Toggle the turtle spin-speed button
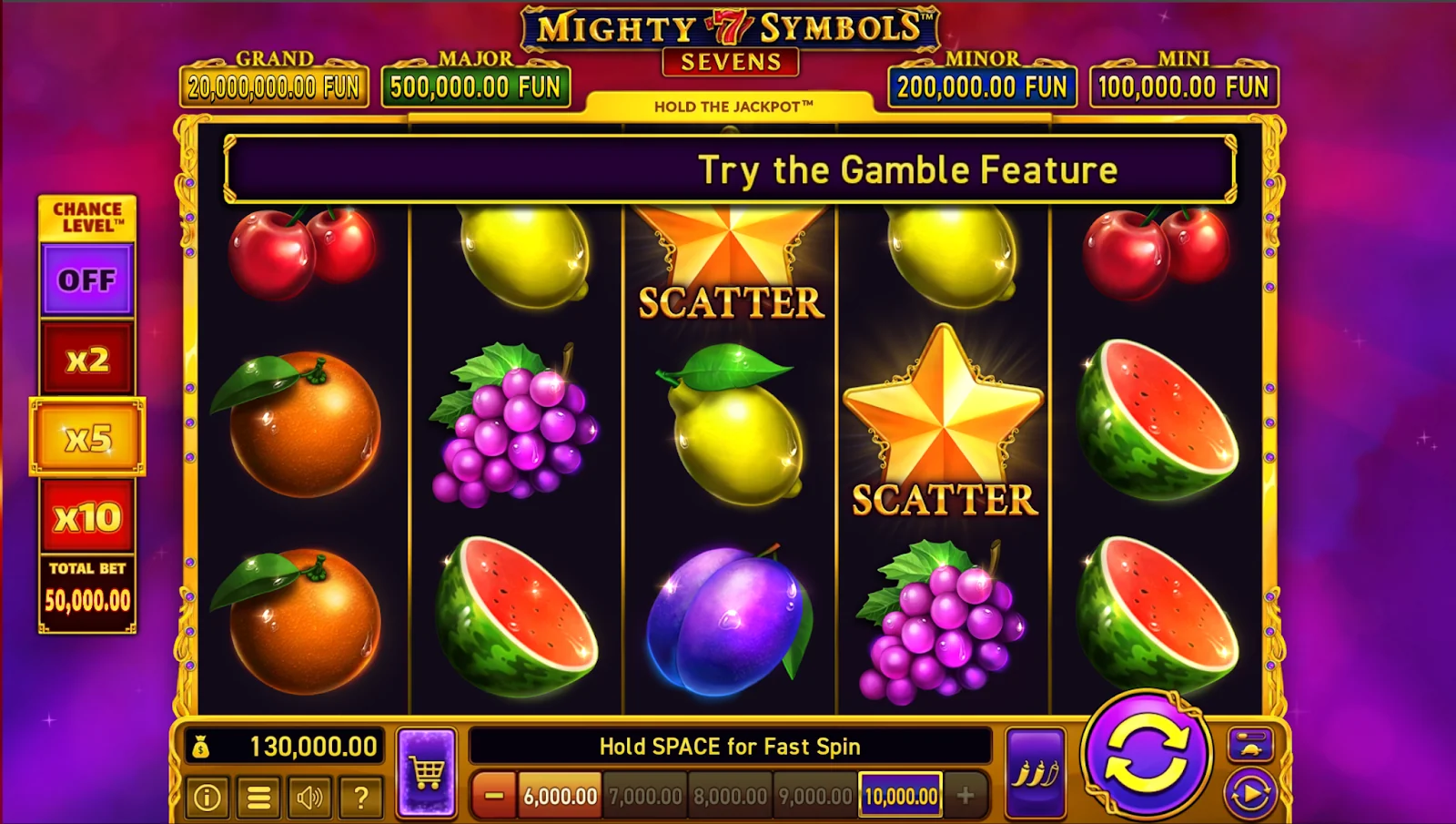The width and height of the screenshot is (1456, 824). [x=1249, y=745]
